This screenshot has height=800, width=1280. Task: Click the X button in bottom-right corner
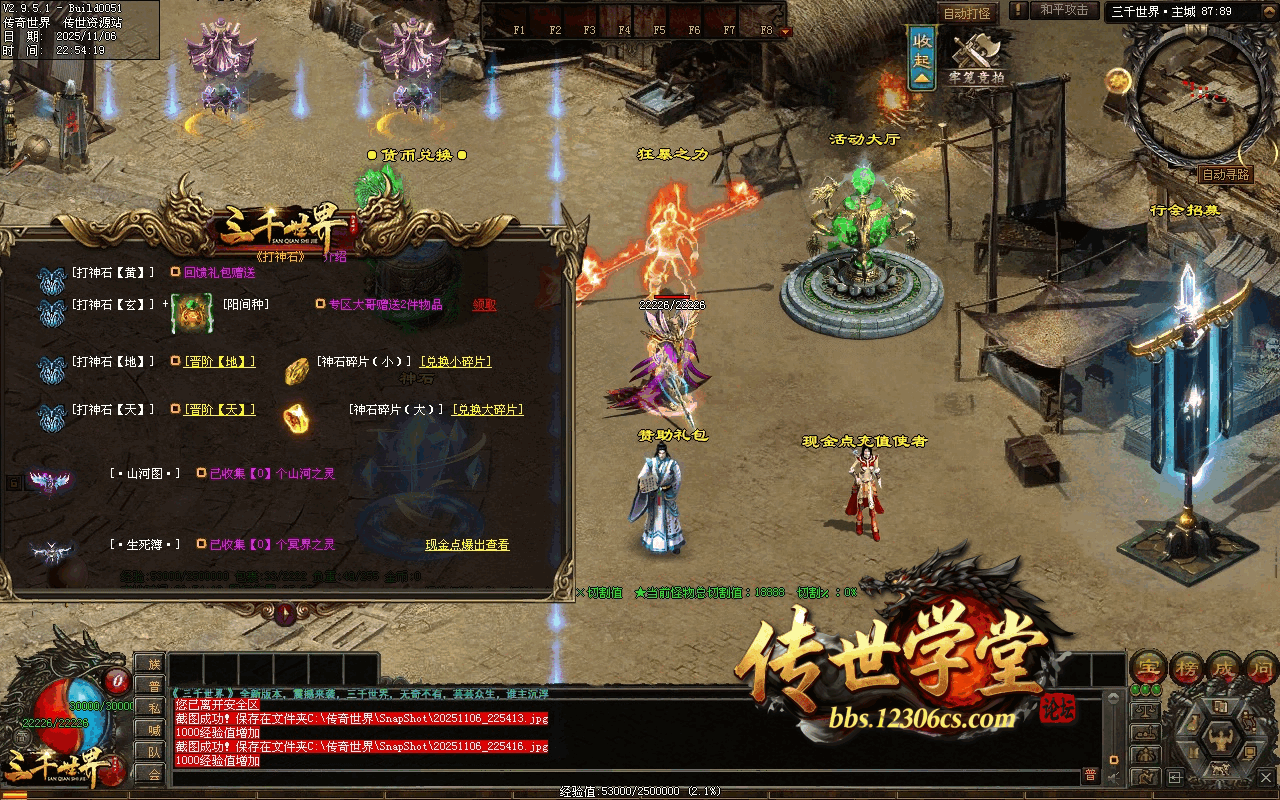click(1266, 776)
